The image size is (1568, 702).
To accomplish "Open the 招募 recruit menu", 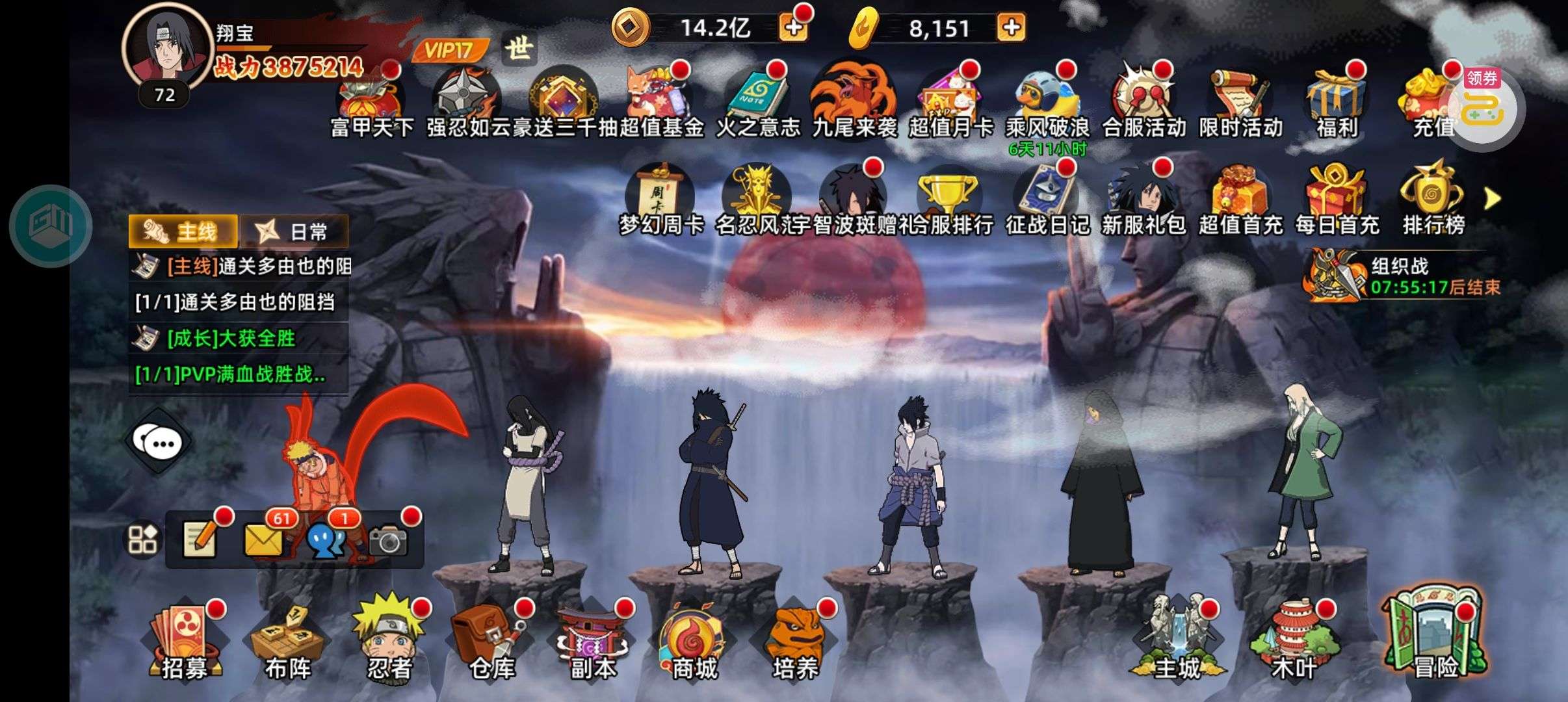I will (184, 643).
